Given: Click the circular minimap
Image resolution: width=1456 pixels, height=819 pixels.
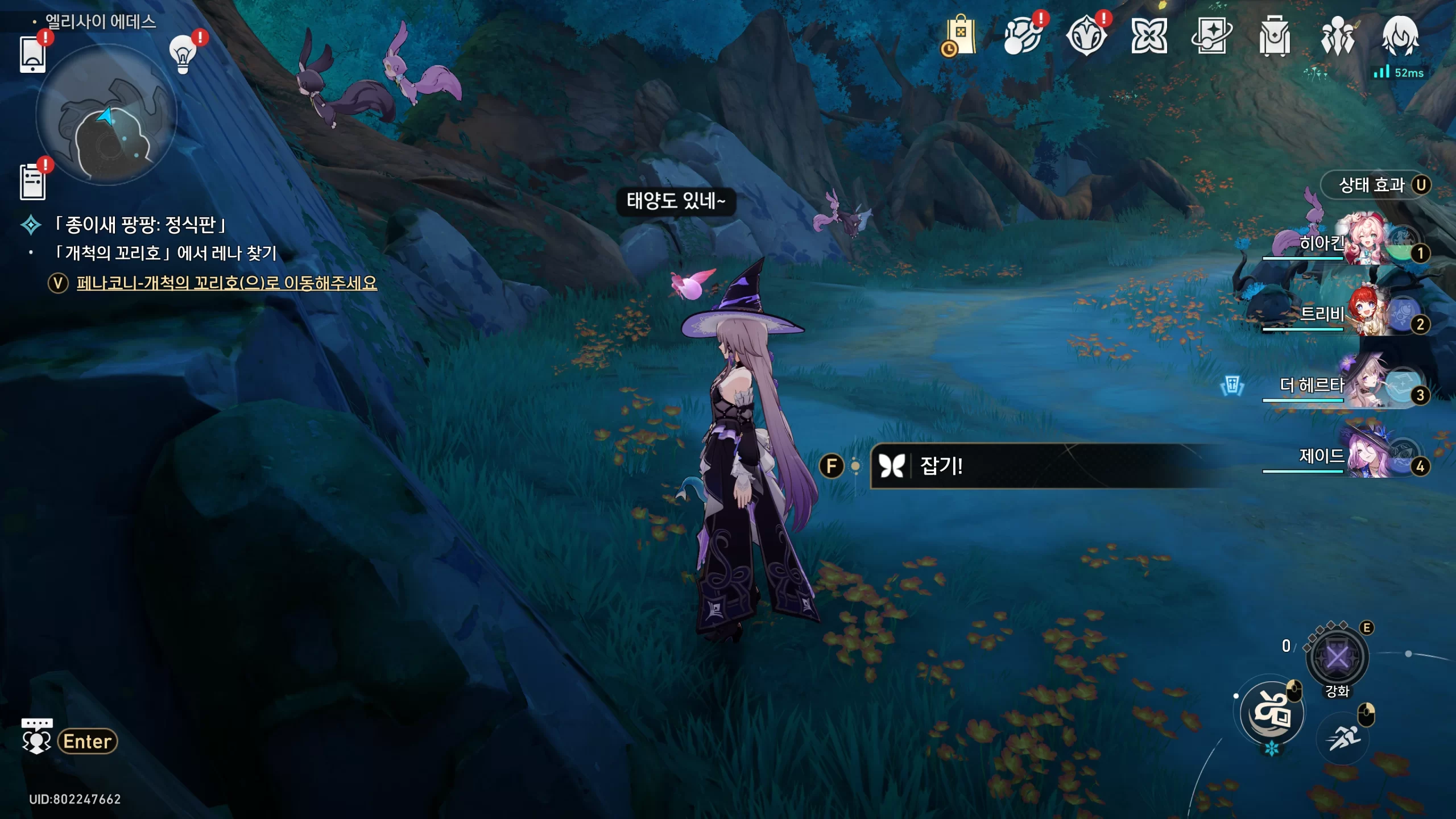Looking at the screenshot, I should tap(106, 115).
